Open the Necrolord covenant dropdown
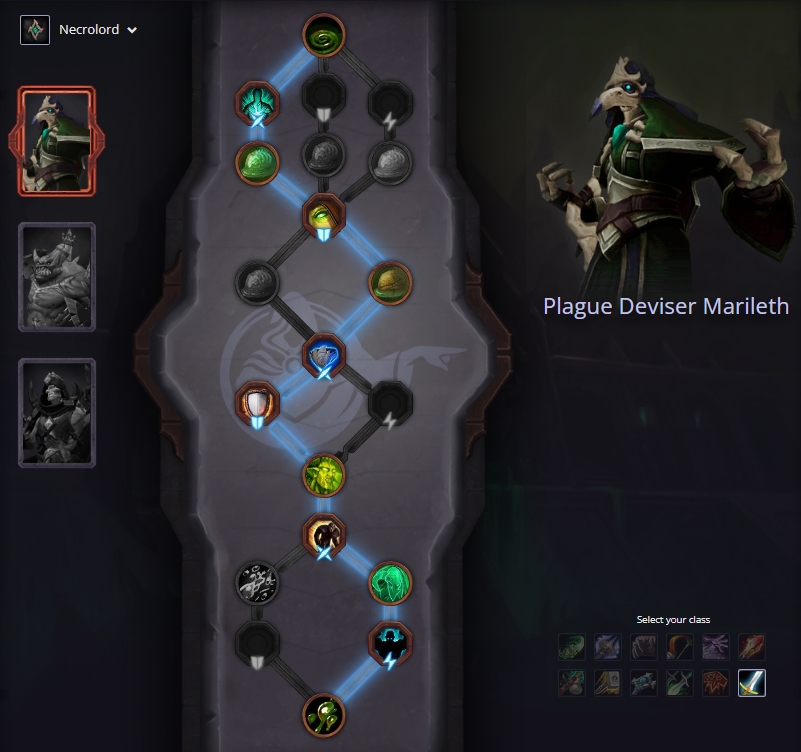Image resolution: width=801 pixels, height=752 pixels. 80,30
